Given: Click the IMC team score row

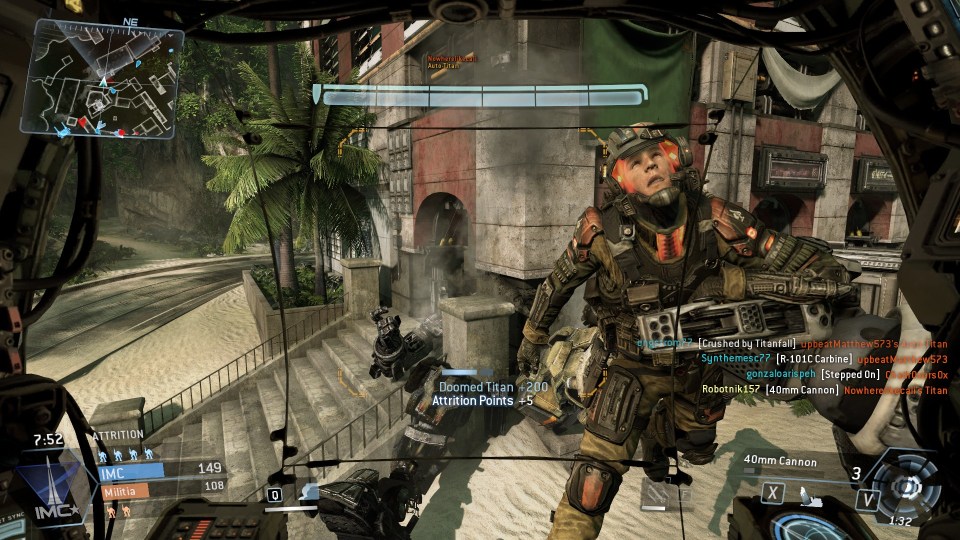Looking at the screenshot, I should point(160,468).
